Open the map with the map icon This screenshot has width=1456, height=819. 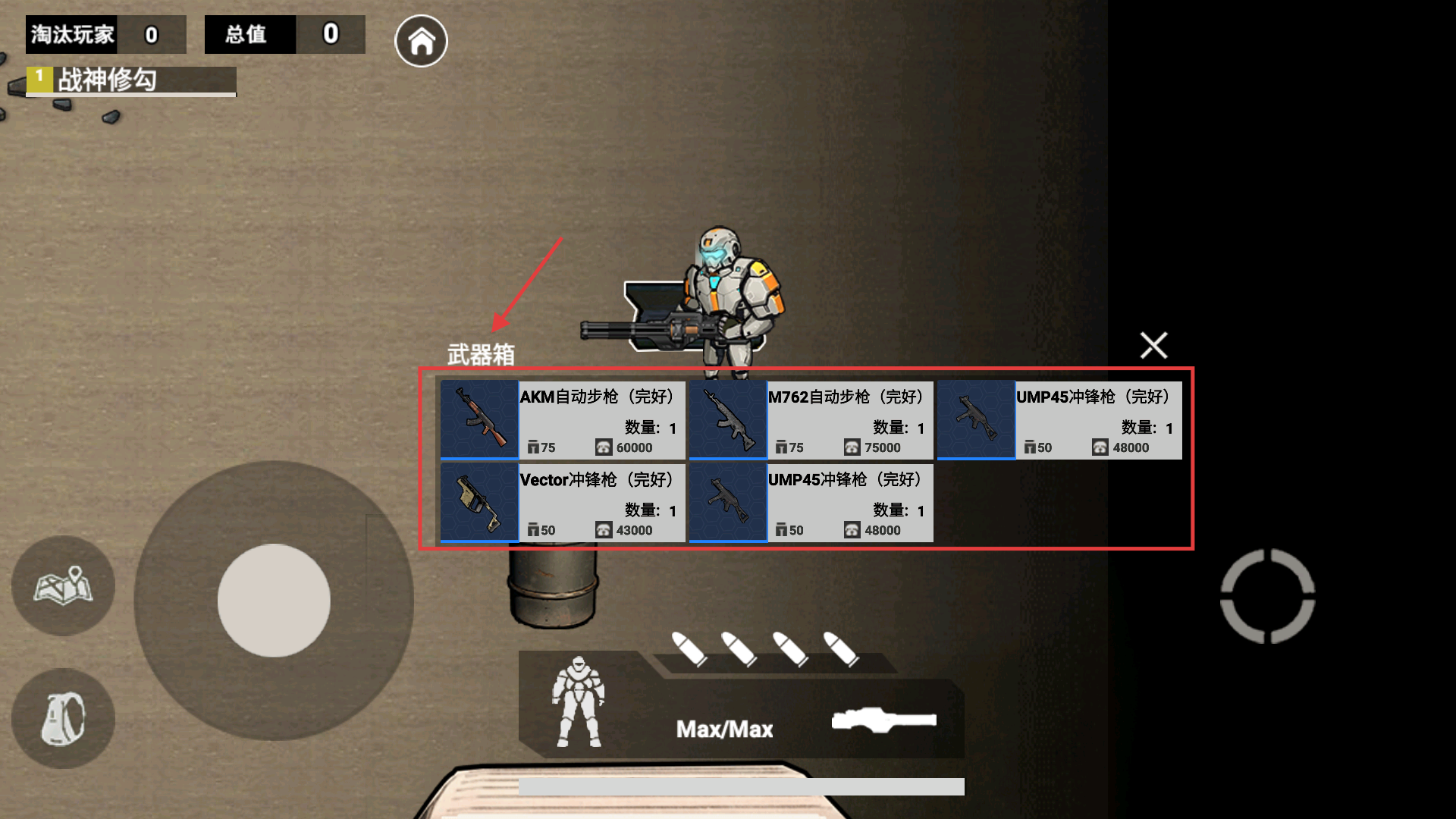tap(63, 585)
